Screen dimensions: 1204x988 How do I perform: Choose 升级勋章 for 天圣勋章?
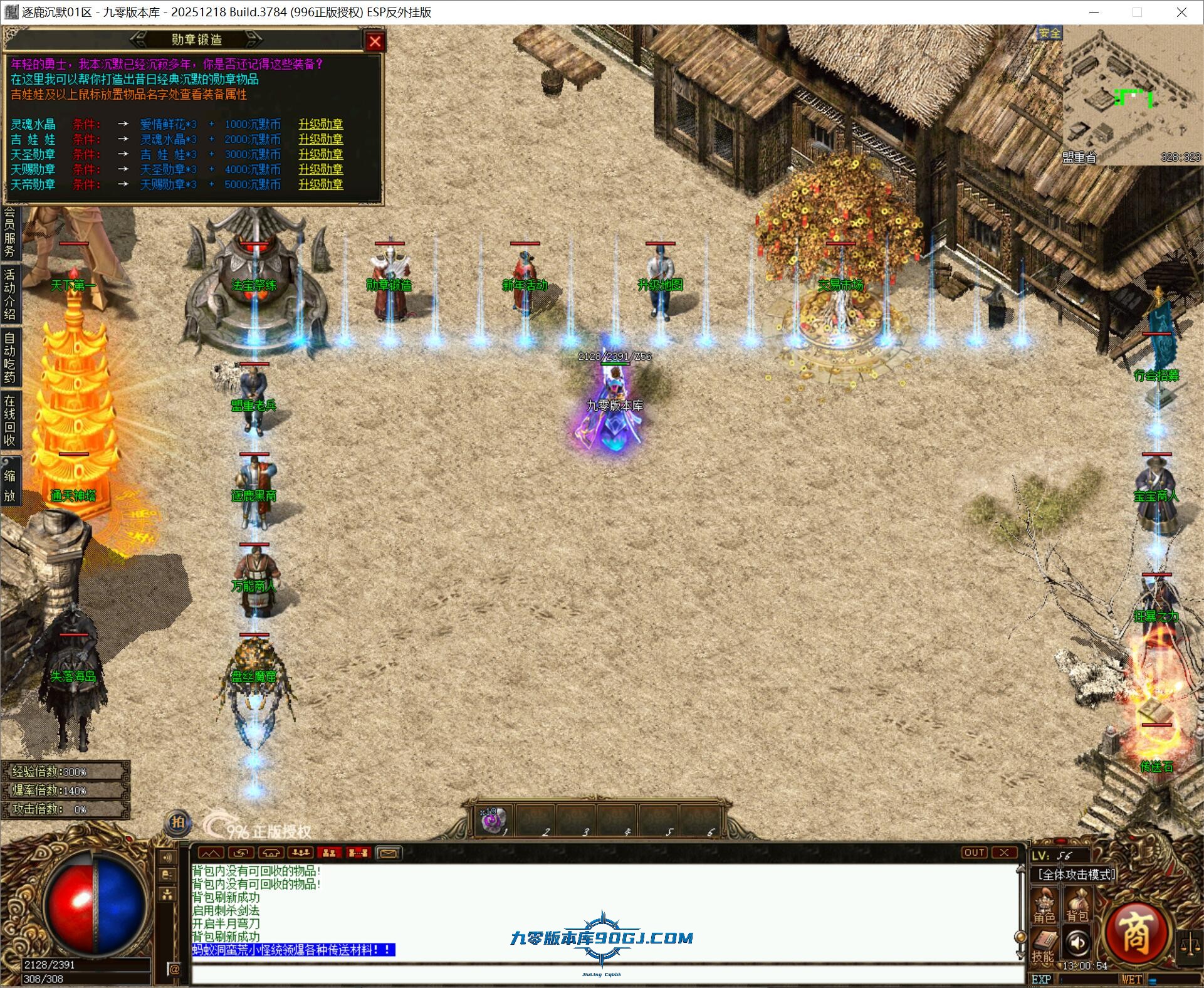[x=320, y=154]
